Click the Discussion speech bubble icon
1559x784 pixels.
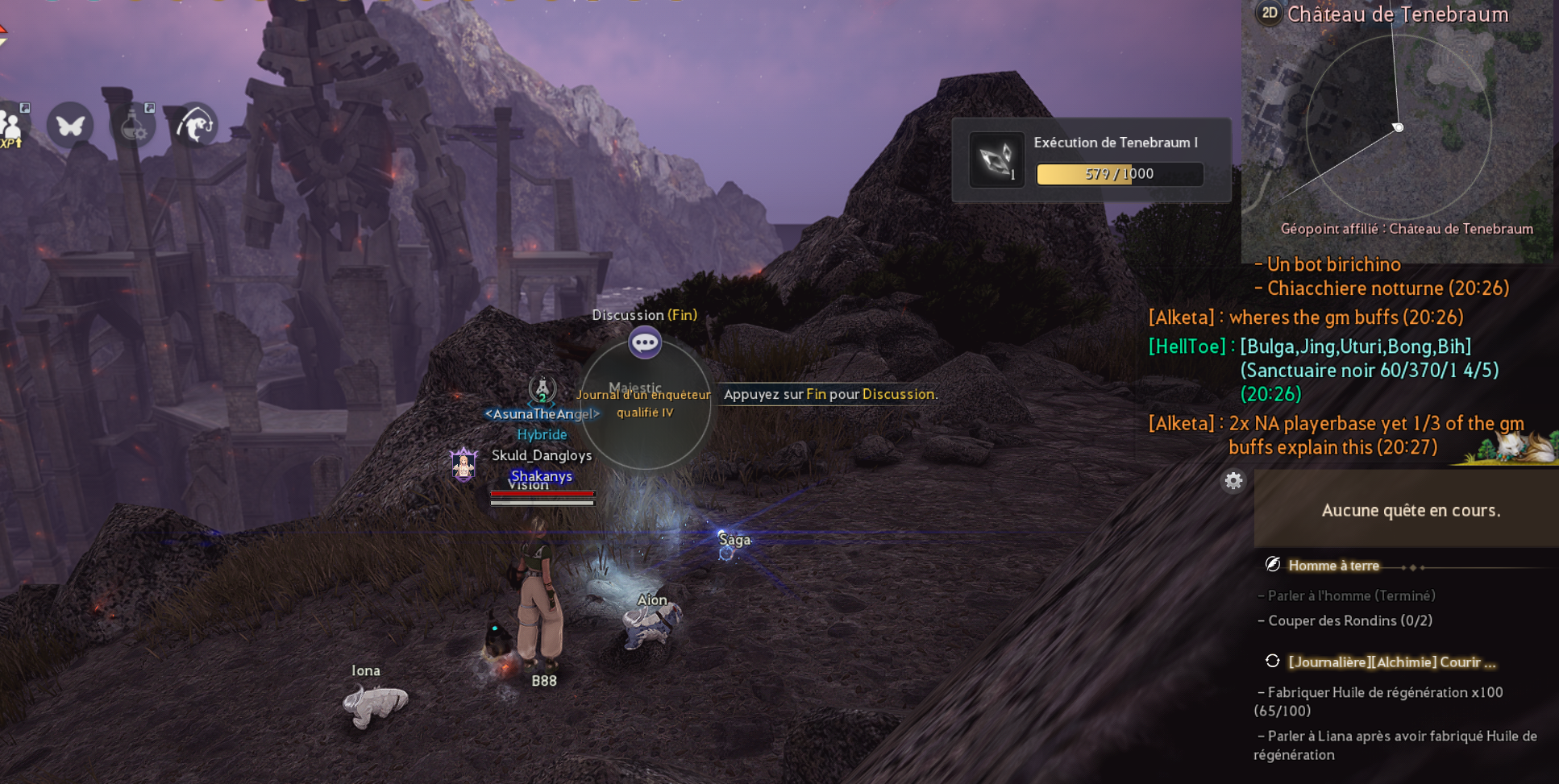pyautogui.click(x=645, y=343)
